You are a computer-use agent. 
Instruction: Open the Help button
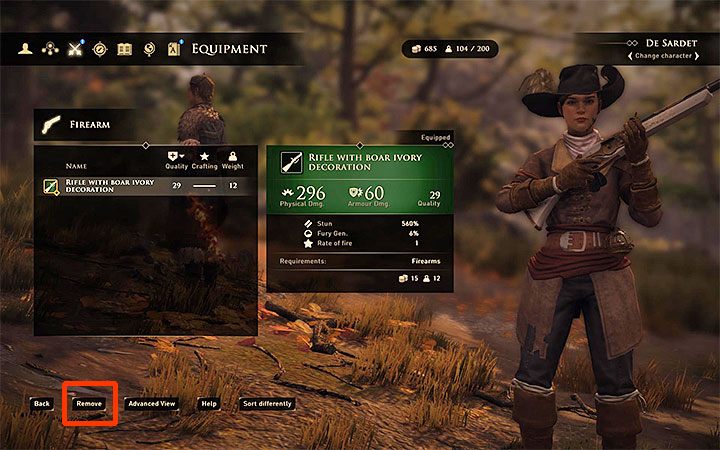point(209,403)
